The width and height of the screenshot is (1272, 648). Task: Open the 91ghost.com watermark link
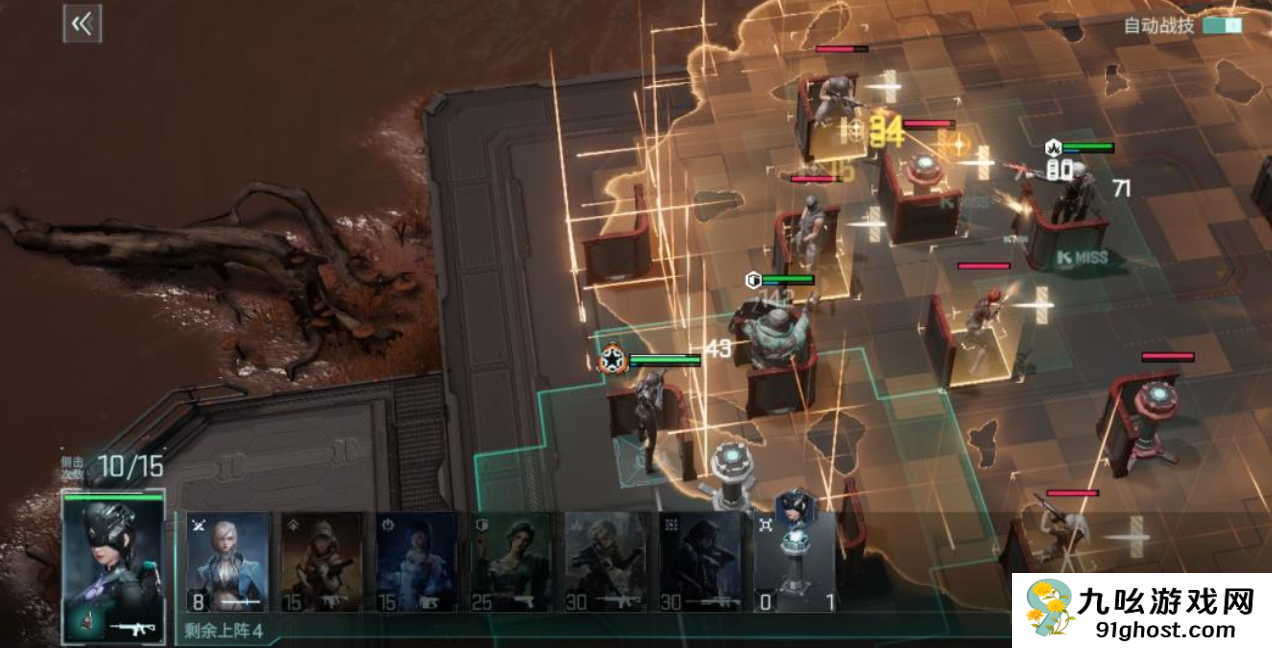tap(1142, 611)
